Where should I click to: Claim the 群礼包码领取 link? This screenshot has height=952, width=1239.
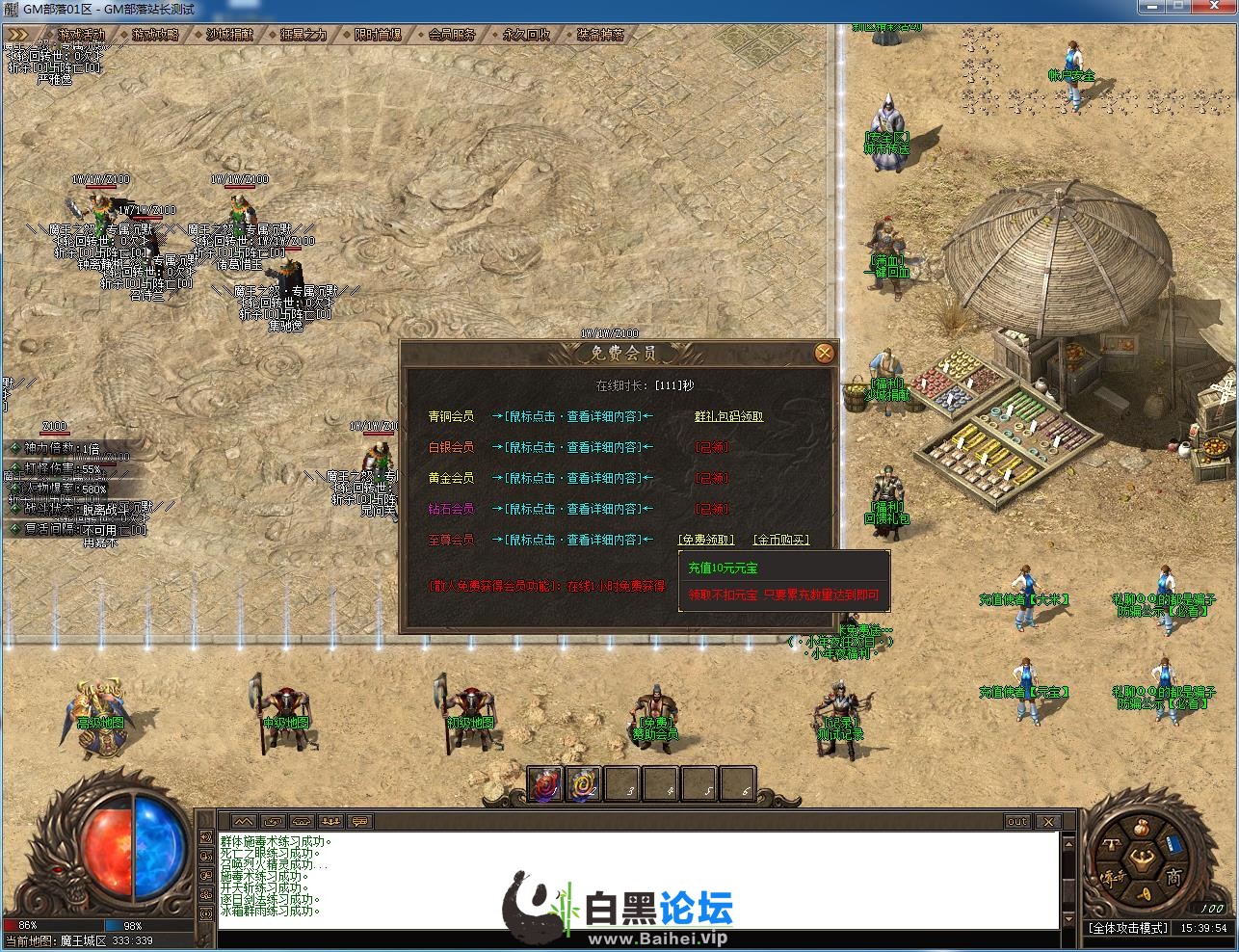[x=728, y=416]
